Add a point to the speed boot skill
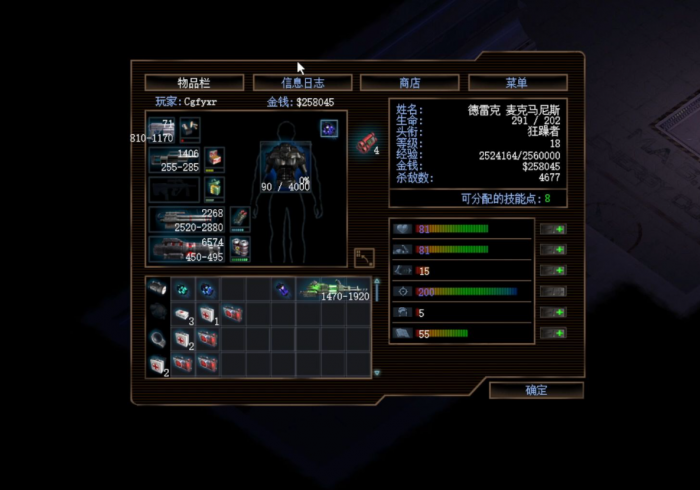700x490 pixels. click(x=553, y=271)
